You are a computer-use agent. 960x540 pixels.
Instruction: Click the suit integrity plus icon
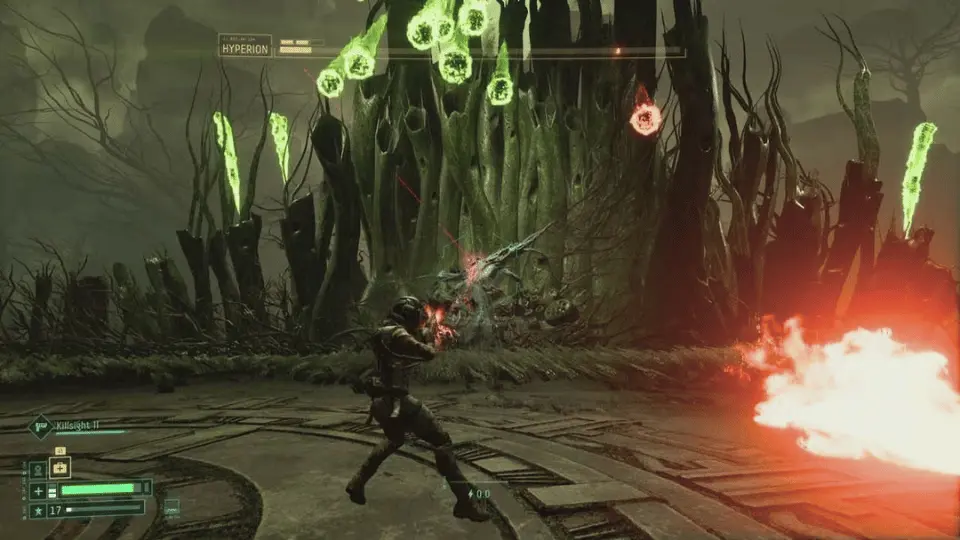click(x=37, y=489)
